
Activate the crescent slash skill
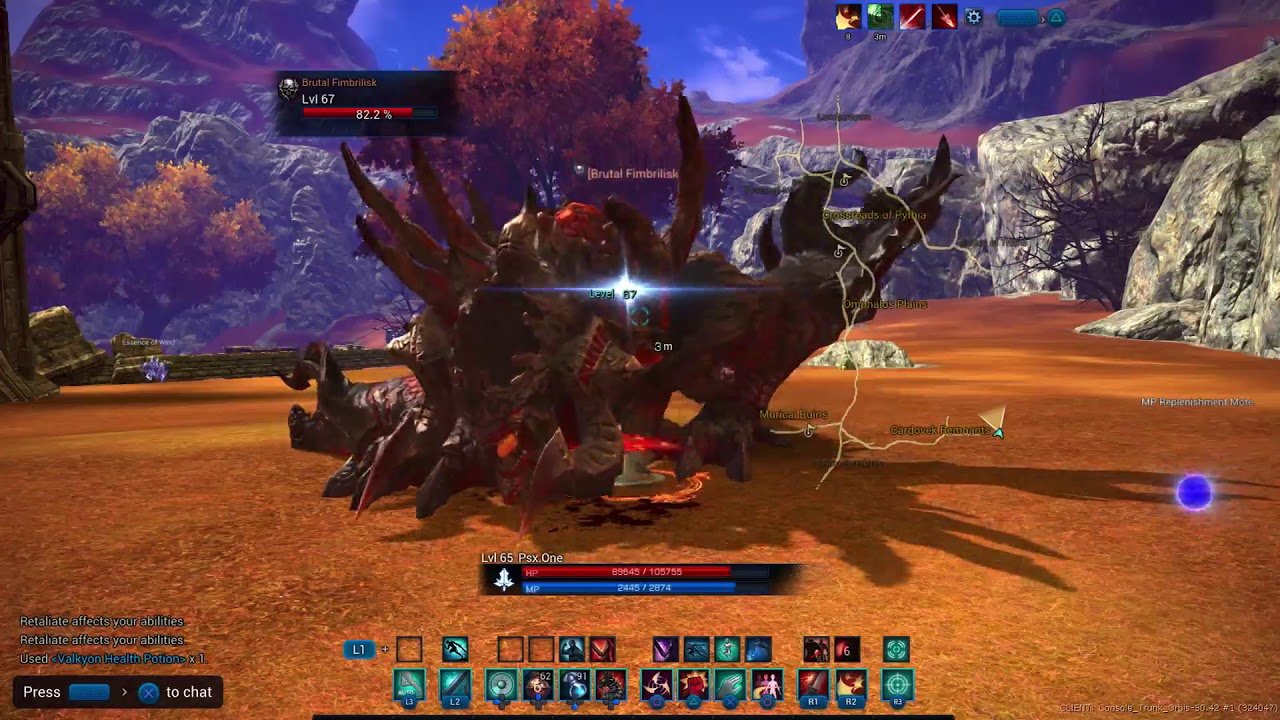(x=851, y=685)
